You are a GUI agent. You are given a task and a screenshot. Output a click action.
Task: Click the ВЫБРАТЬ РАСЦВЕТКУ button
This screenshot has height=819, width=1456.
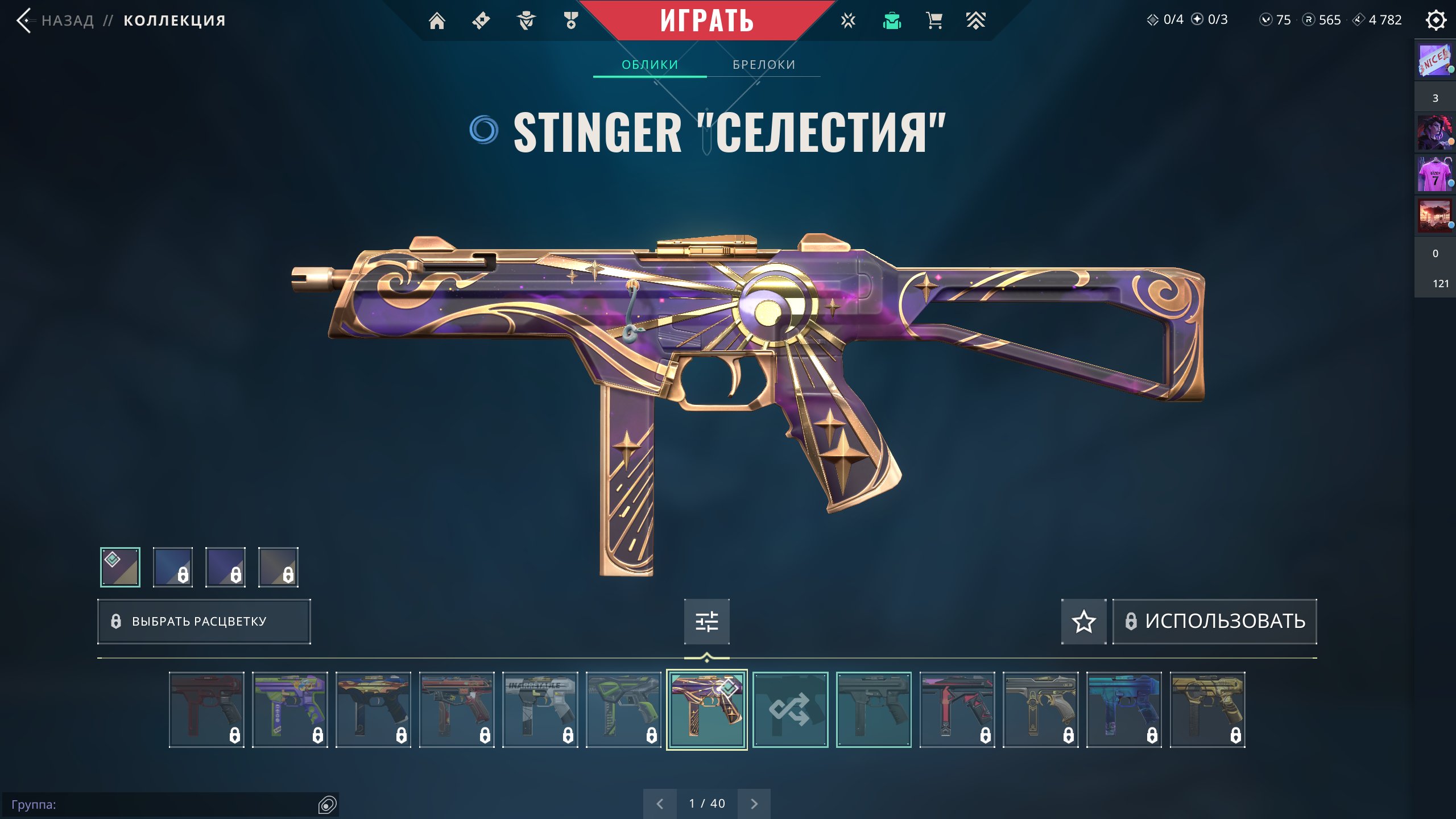tap(204, 621)
